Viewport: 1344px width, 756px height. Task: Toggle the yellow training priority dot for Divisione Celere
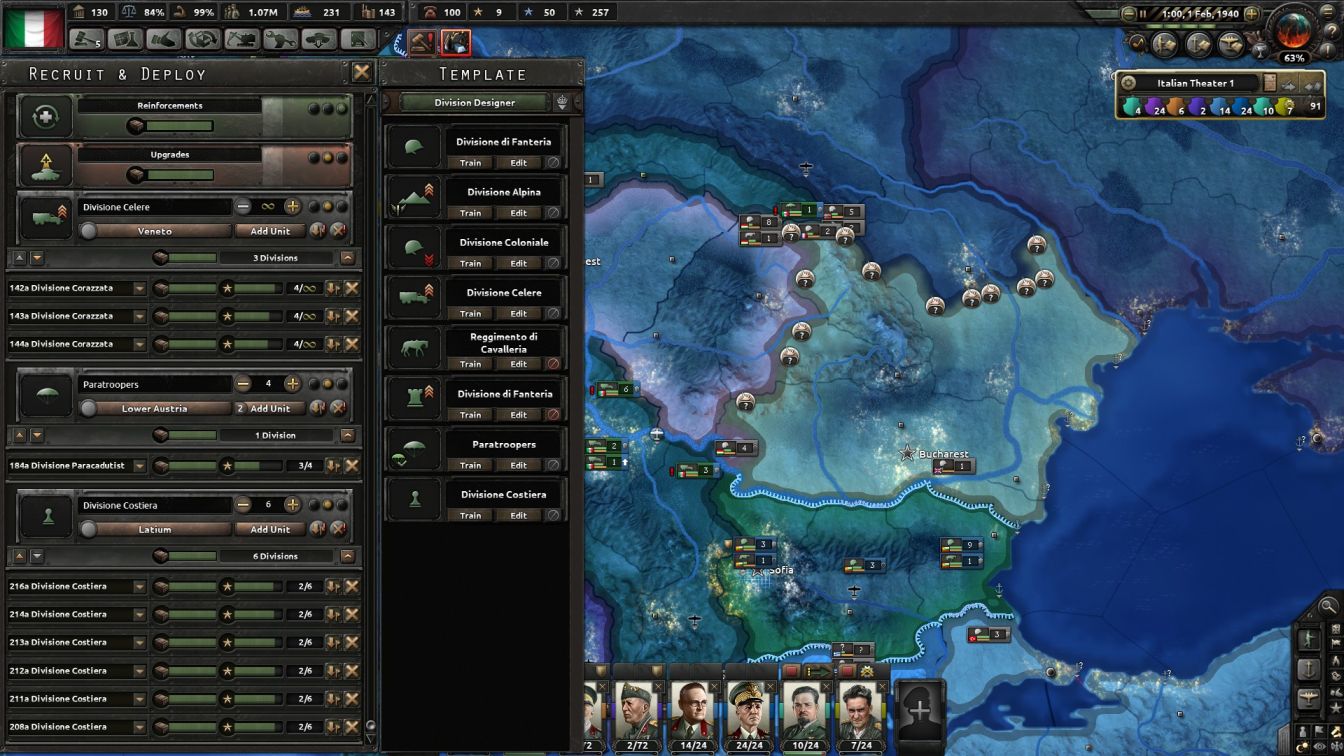325,207
